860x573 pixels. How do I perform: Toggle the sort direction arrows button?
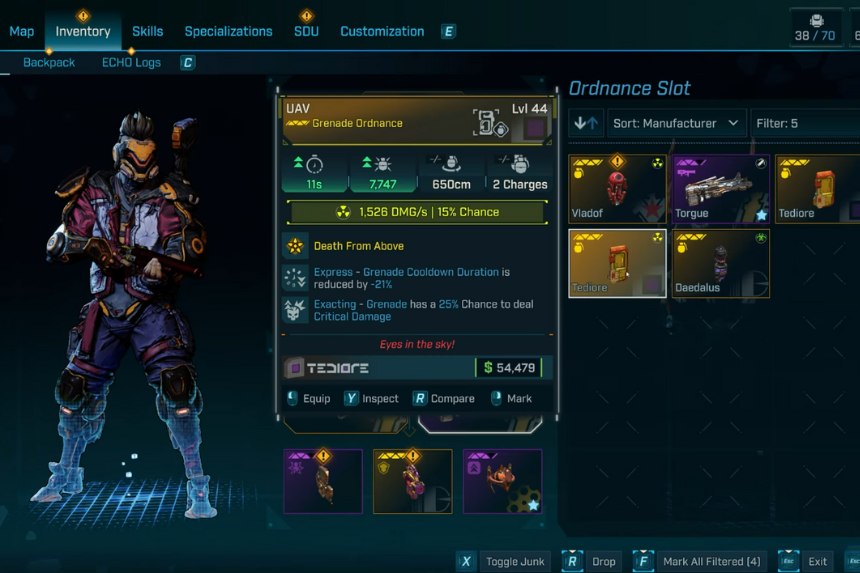coord(587,123)
